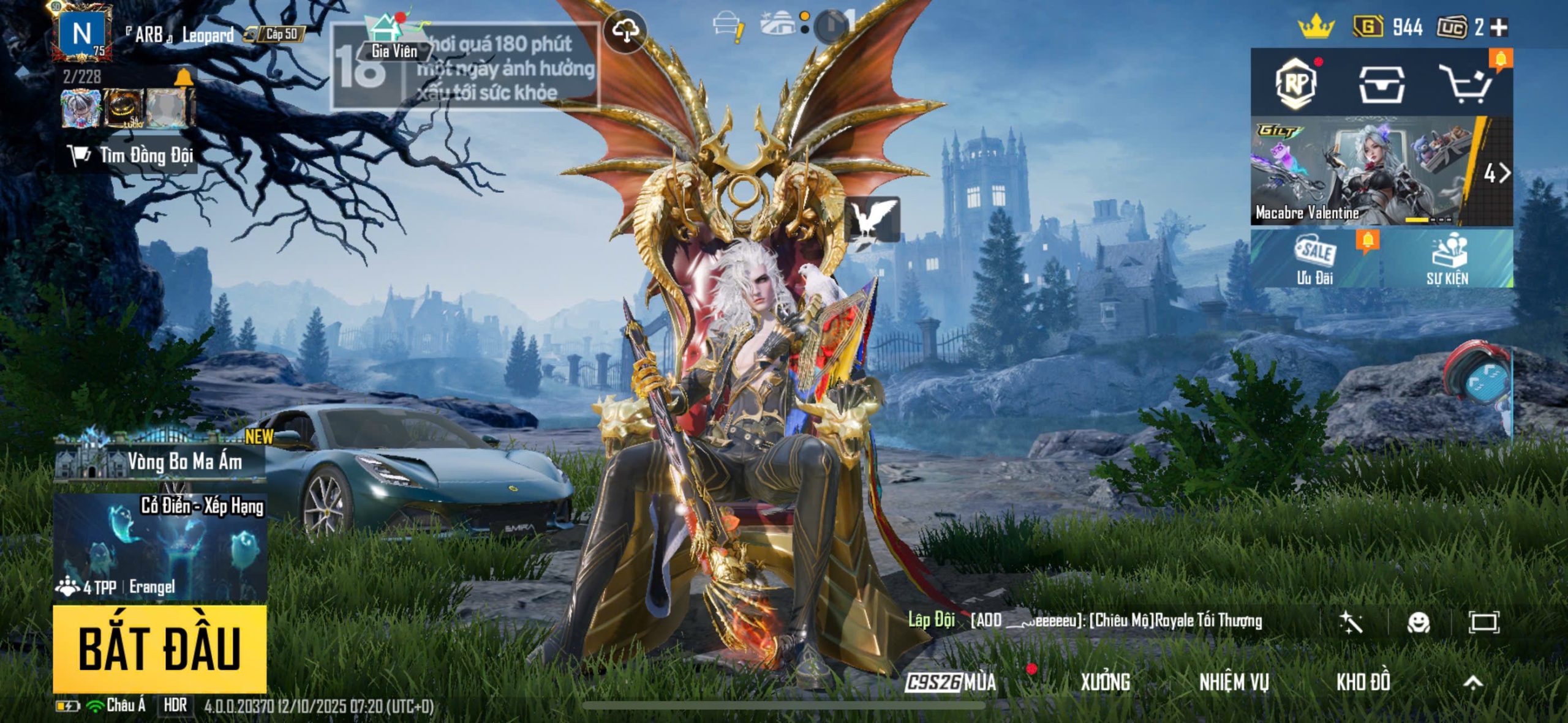Viewport: 1568px width, 723px height.
Task: Open the player profile avatar
Action: [x=82, y=34]
